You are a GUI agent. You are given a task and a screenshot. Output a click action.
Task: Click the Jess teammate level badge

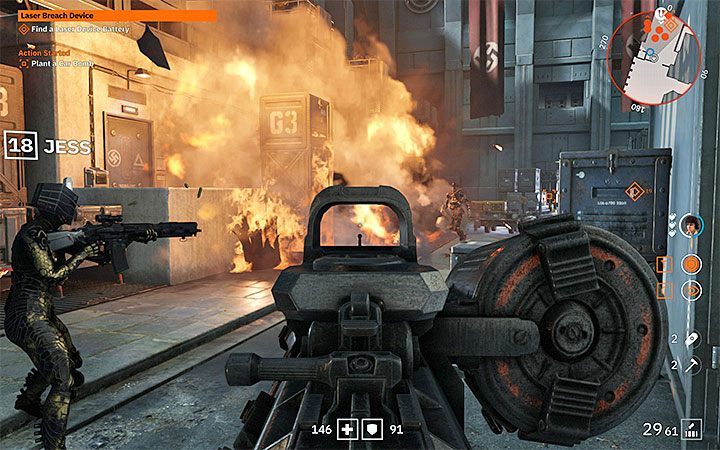pyautogui.click(x=19, y=147)
